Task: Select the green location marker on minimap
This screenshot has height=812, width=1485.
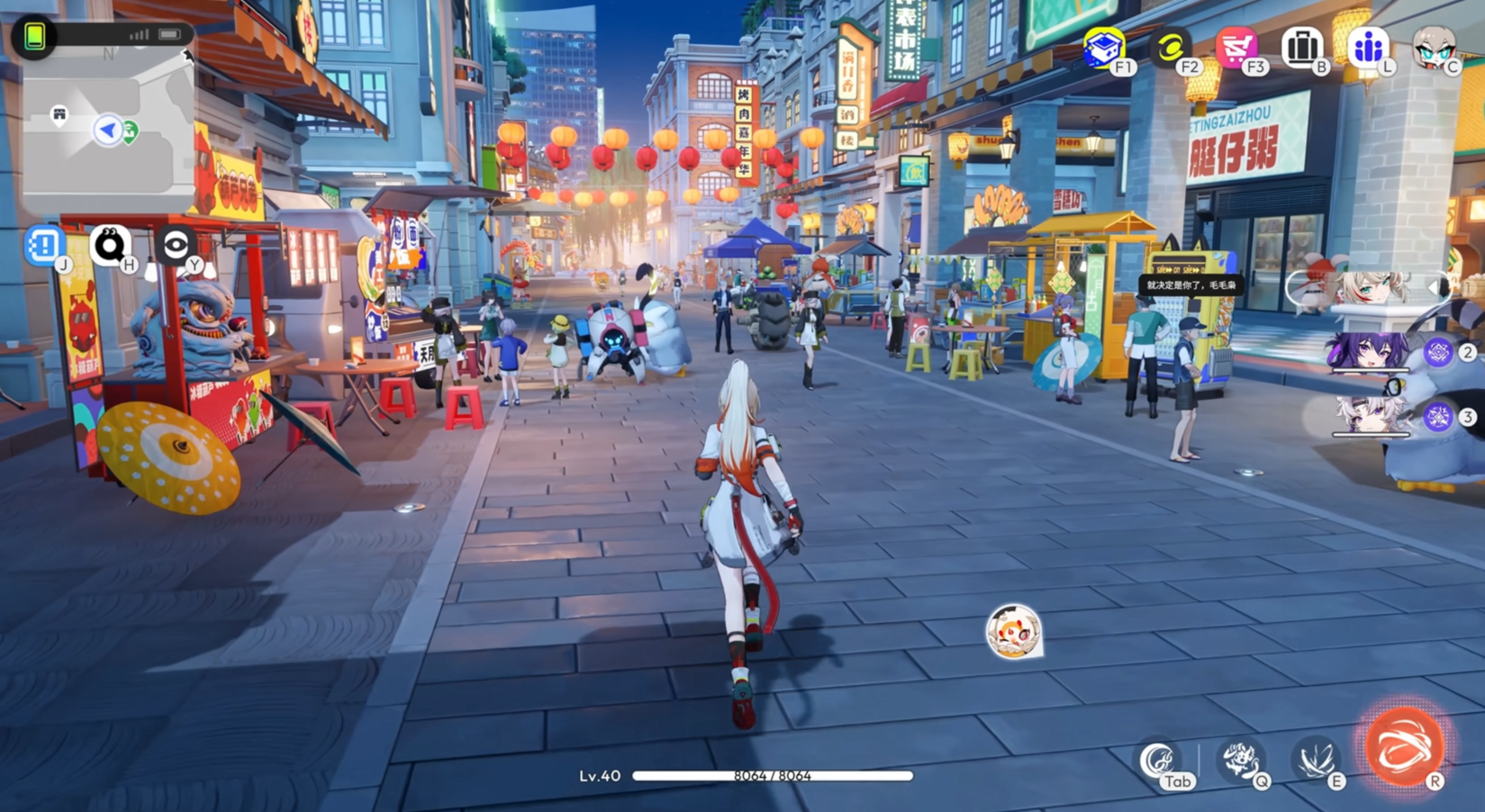Action: [x=130, y=132]
